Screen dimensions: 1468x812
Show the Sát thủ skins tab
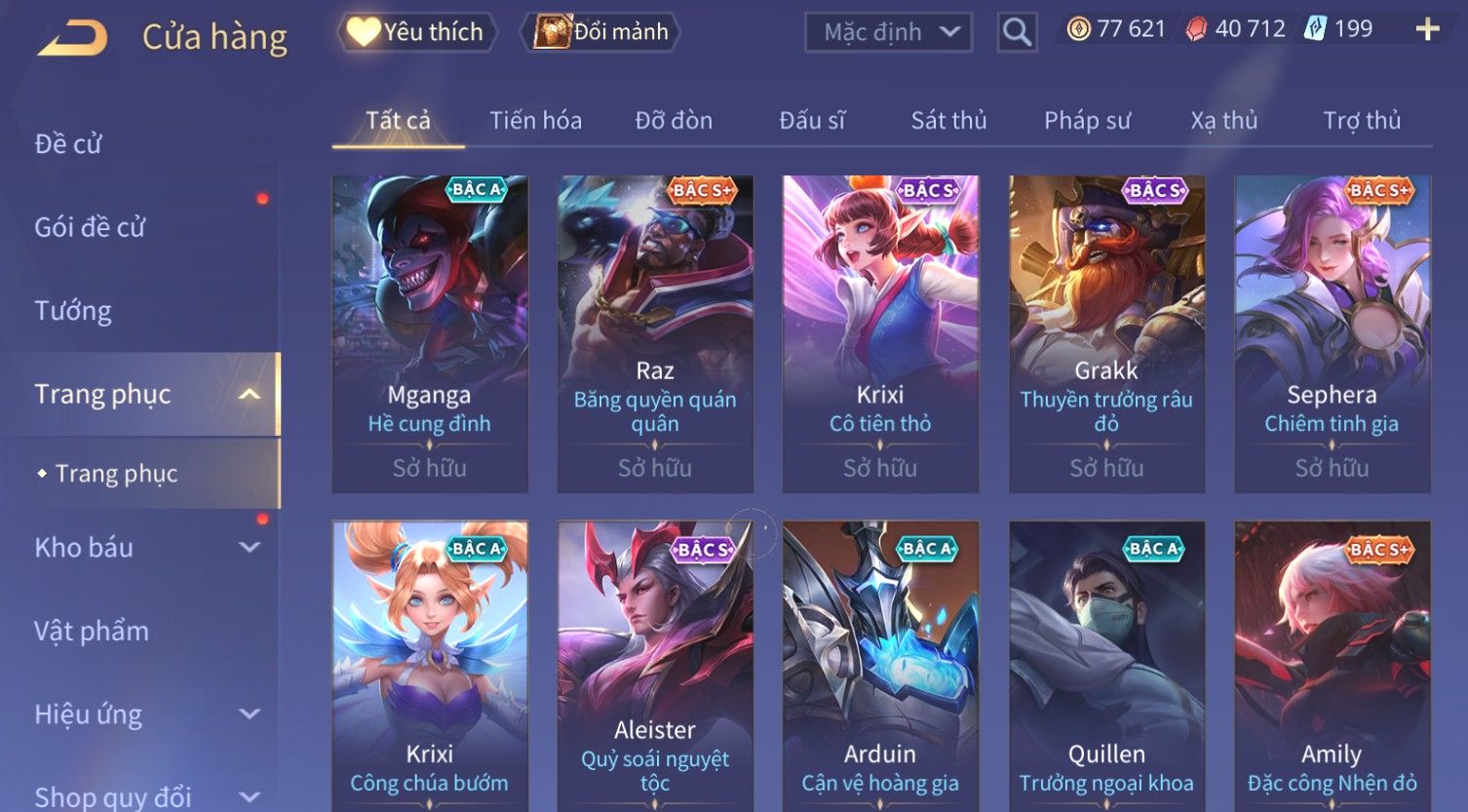[x=948, y=121]
